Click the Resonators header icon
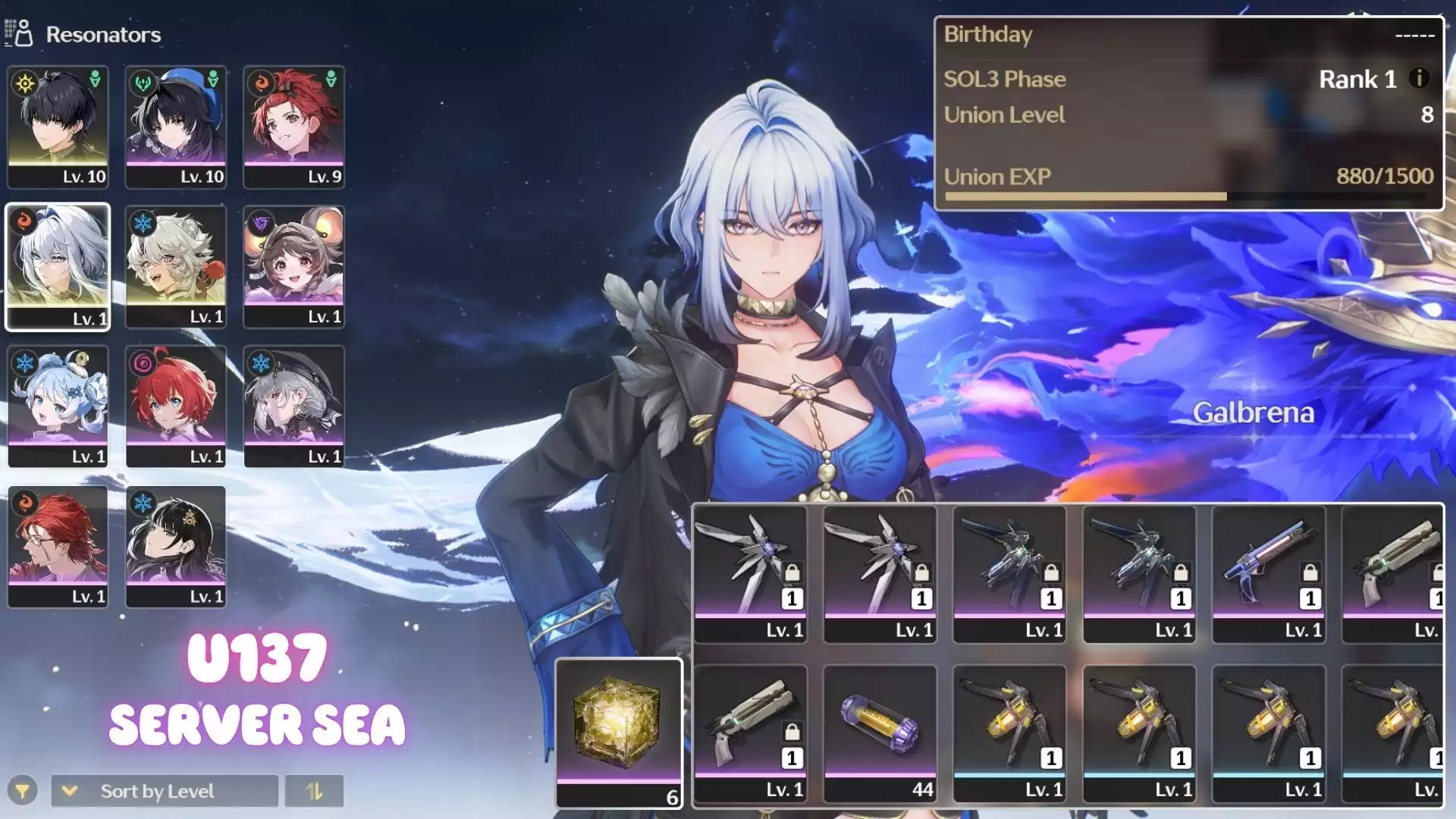Image resolution: width=1456 pixels, height=819 pixels. click(x=19, y=33)
